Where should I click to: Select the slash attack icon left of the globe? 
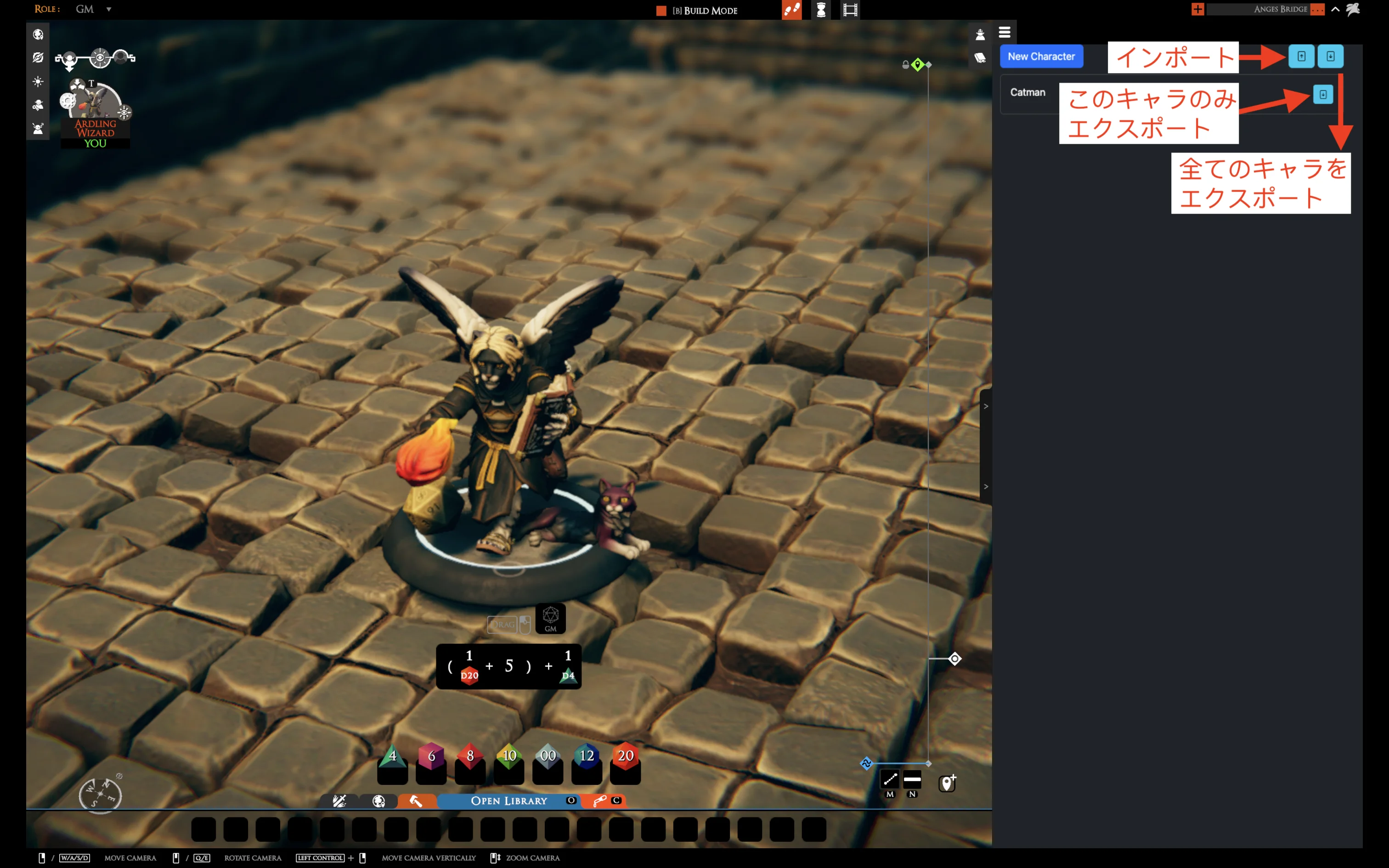pyautogui.click(x=340, y=801)
